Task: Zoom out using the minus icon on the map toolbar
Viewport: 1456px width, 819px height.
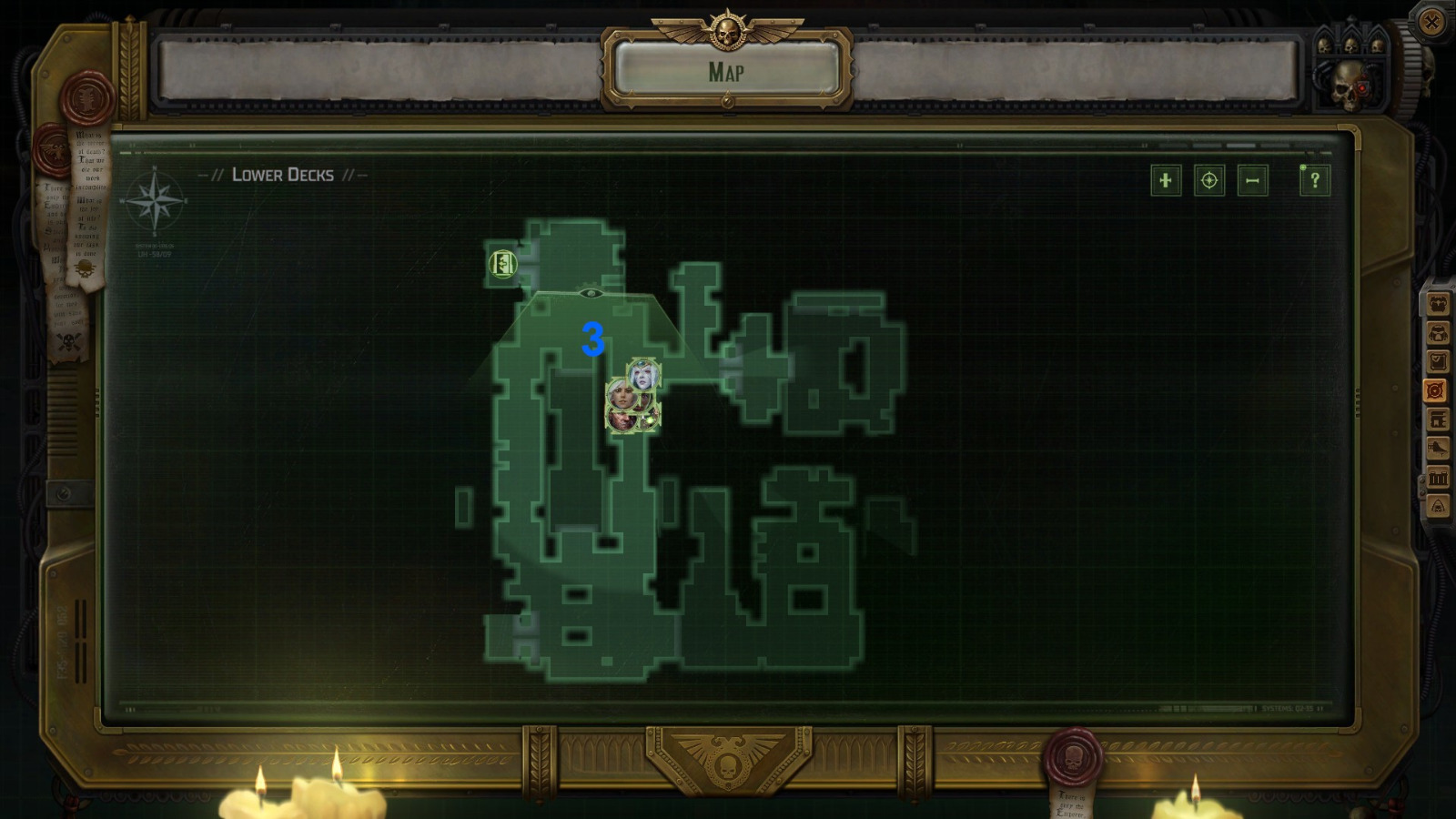Action: (x=1252, y=181)
